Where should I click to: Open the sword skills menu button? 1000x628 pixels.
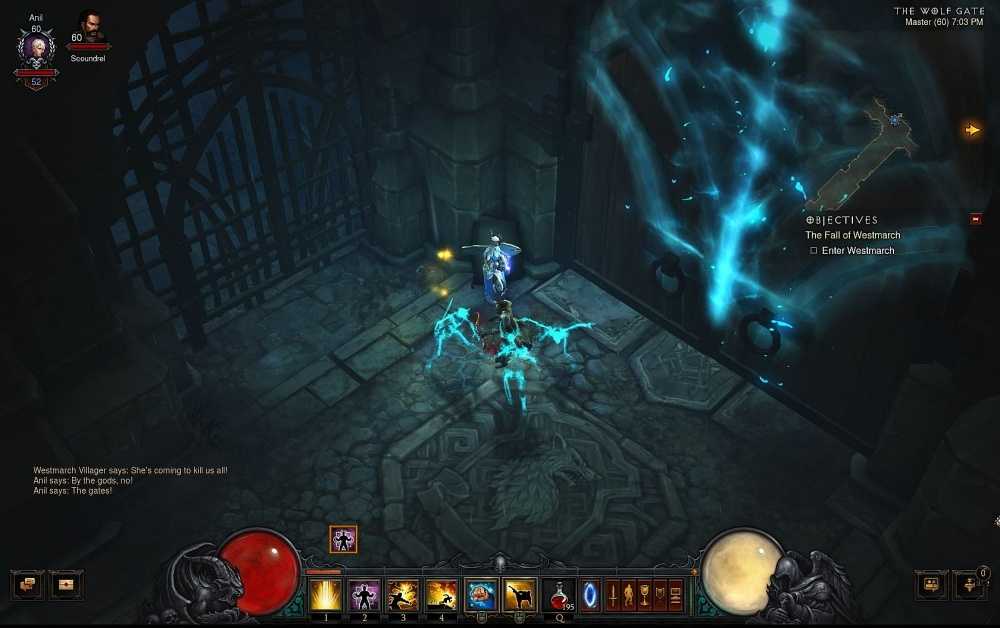[x=612, y=595]
